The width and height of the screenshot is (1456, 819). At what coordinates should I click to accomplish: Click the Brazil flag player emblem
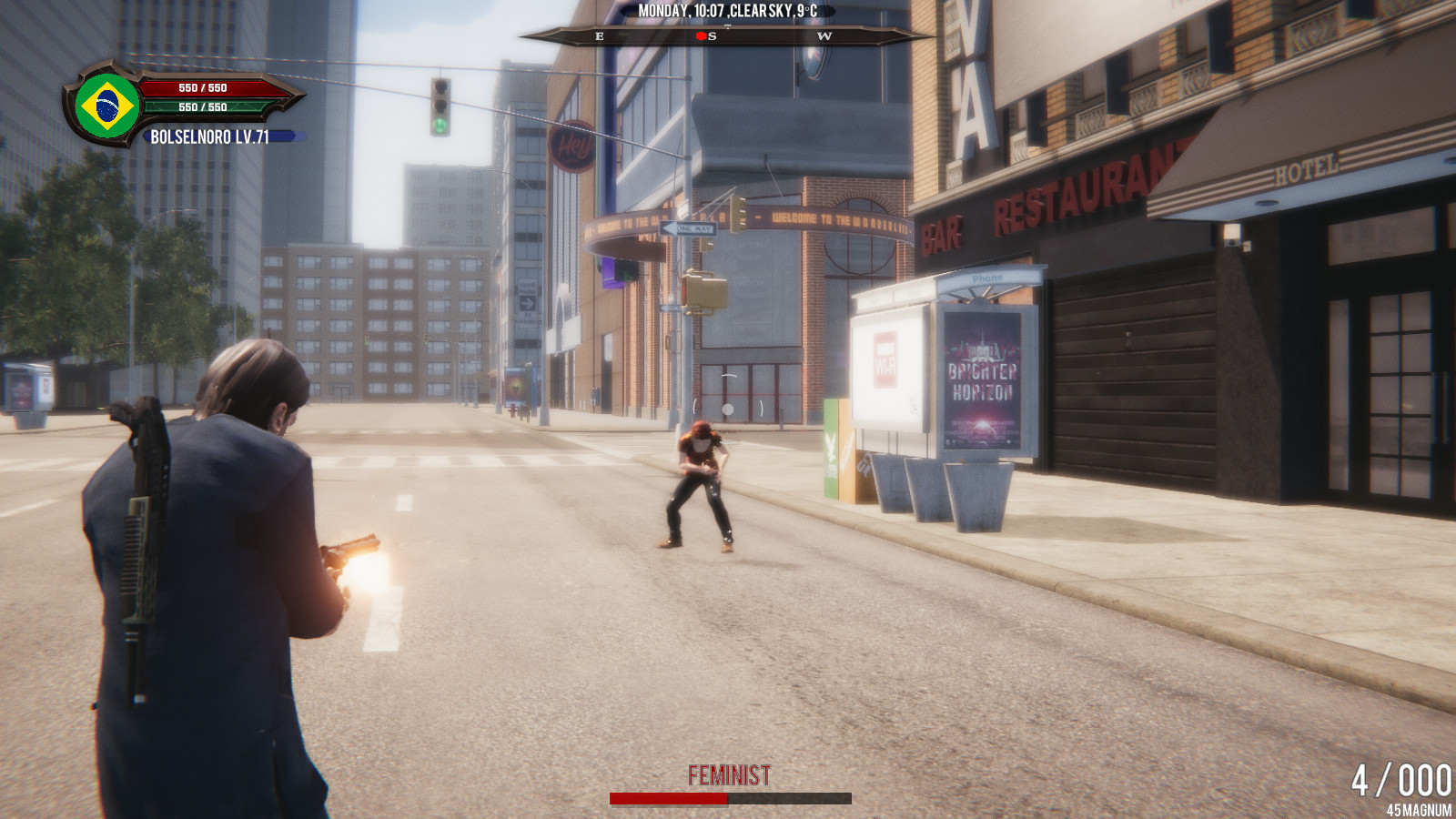pos(107,106)
